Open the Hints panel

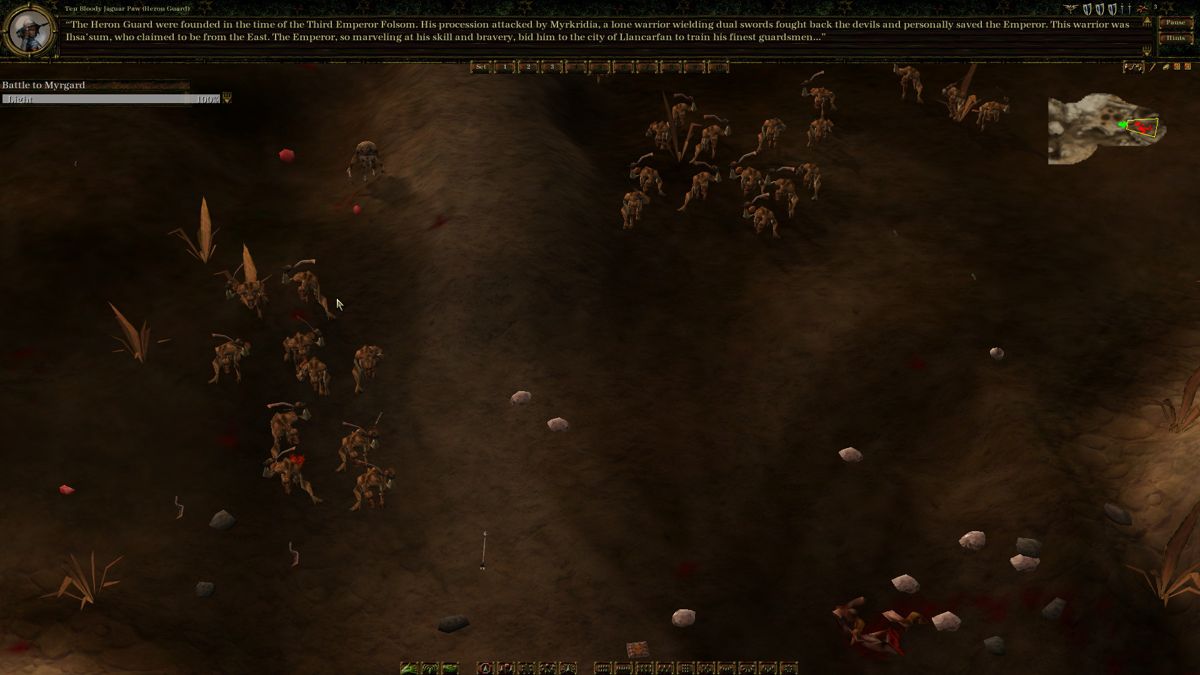(1174, 38)
